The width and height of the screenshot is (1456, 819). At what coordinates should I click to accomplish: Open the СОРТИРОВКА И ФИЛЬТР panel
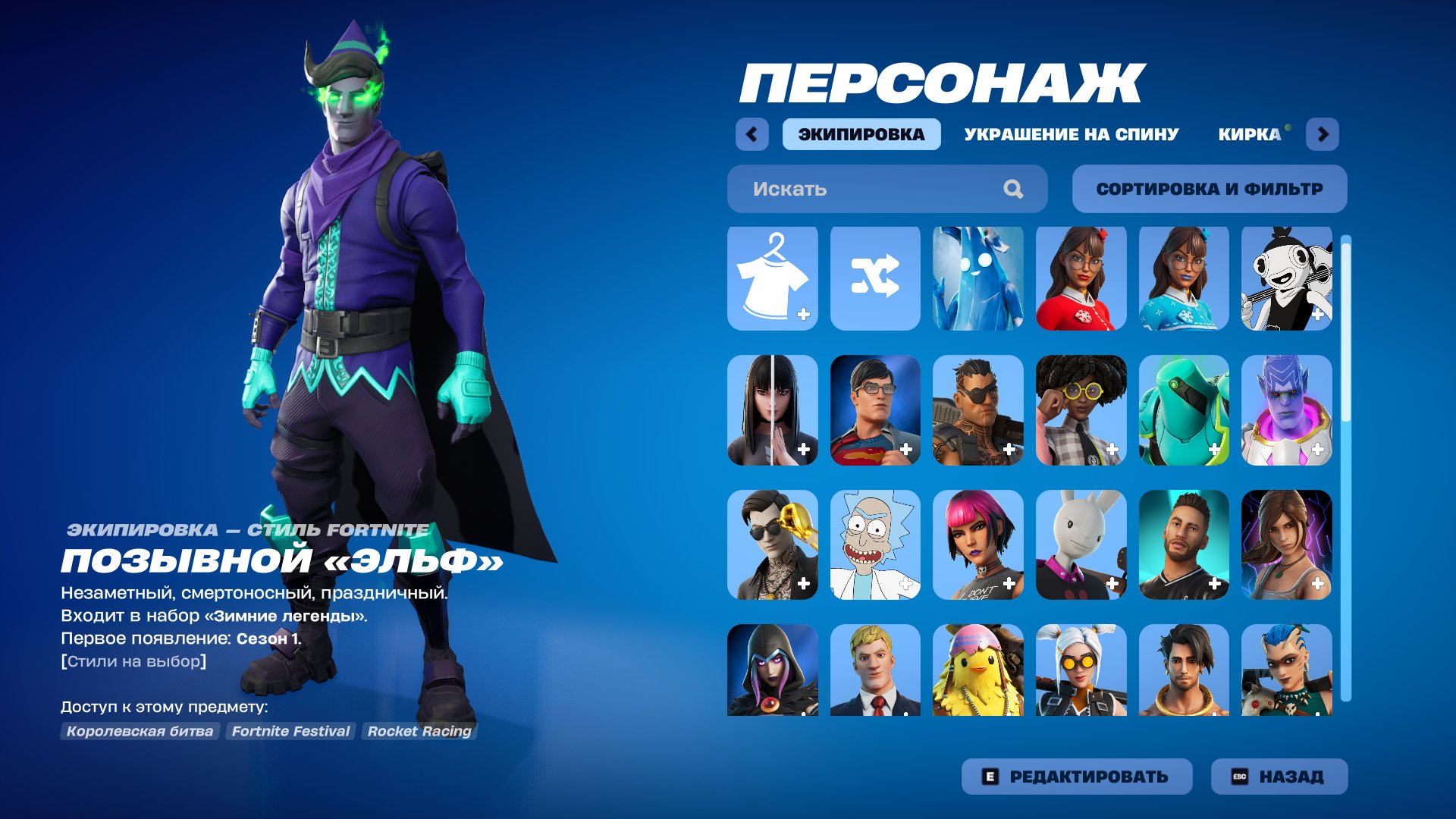[1209, 189]
